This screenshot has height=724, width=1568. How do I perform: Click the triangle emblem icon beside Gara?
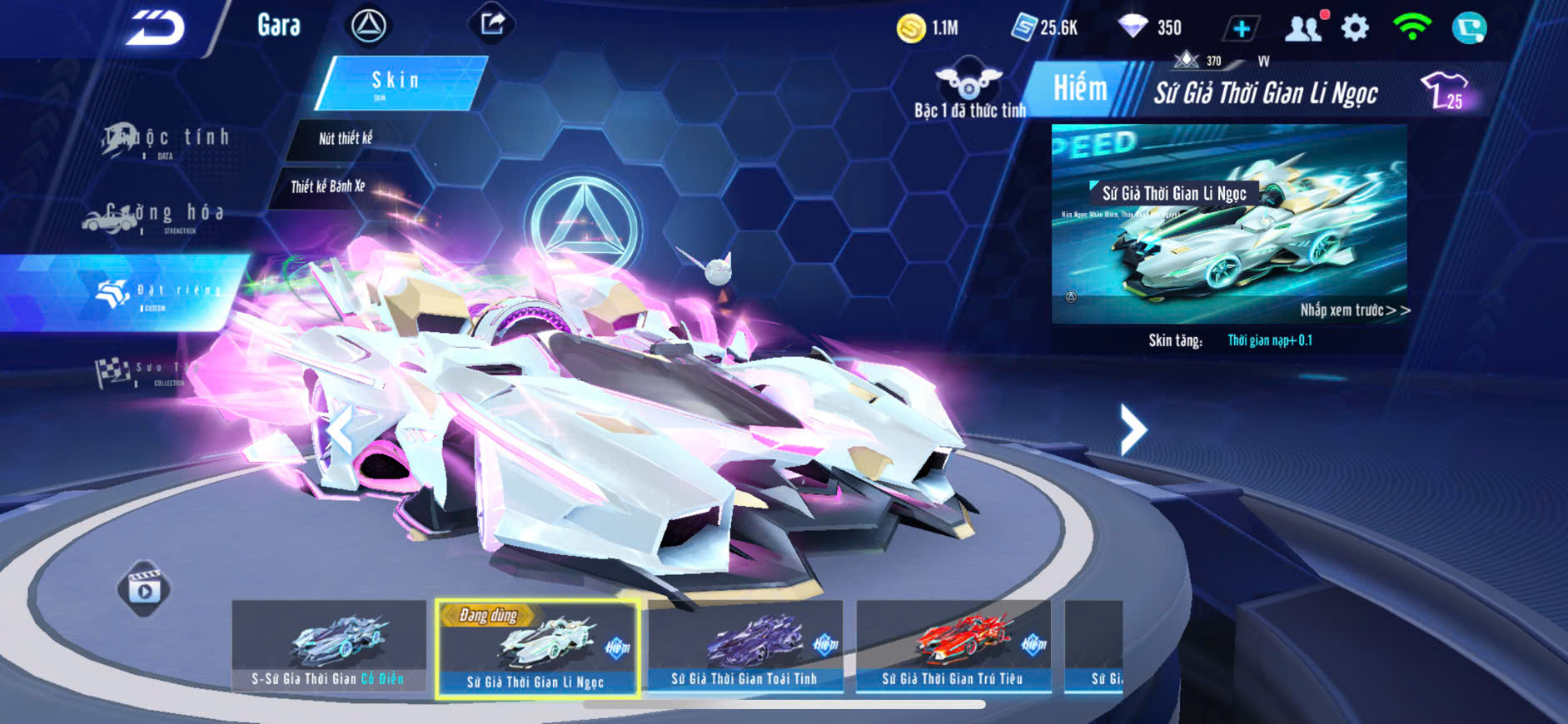368,27
